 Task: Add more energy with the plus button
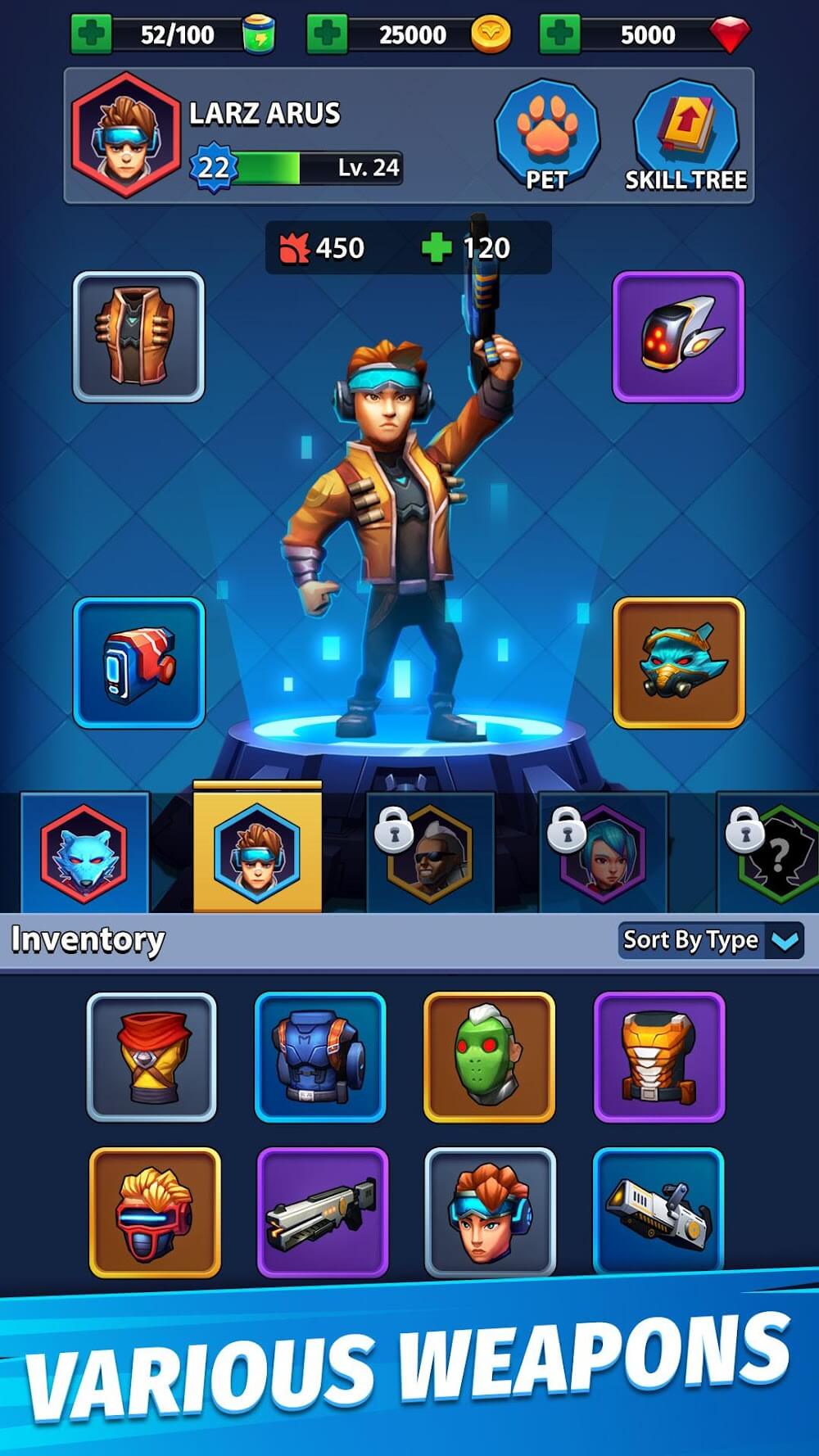tap(91, 34)
